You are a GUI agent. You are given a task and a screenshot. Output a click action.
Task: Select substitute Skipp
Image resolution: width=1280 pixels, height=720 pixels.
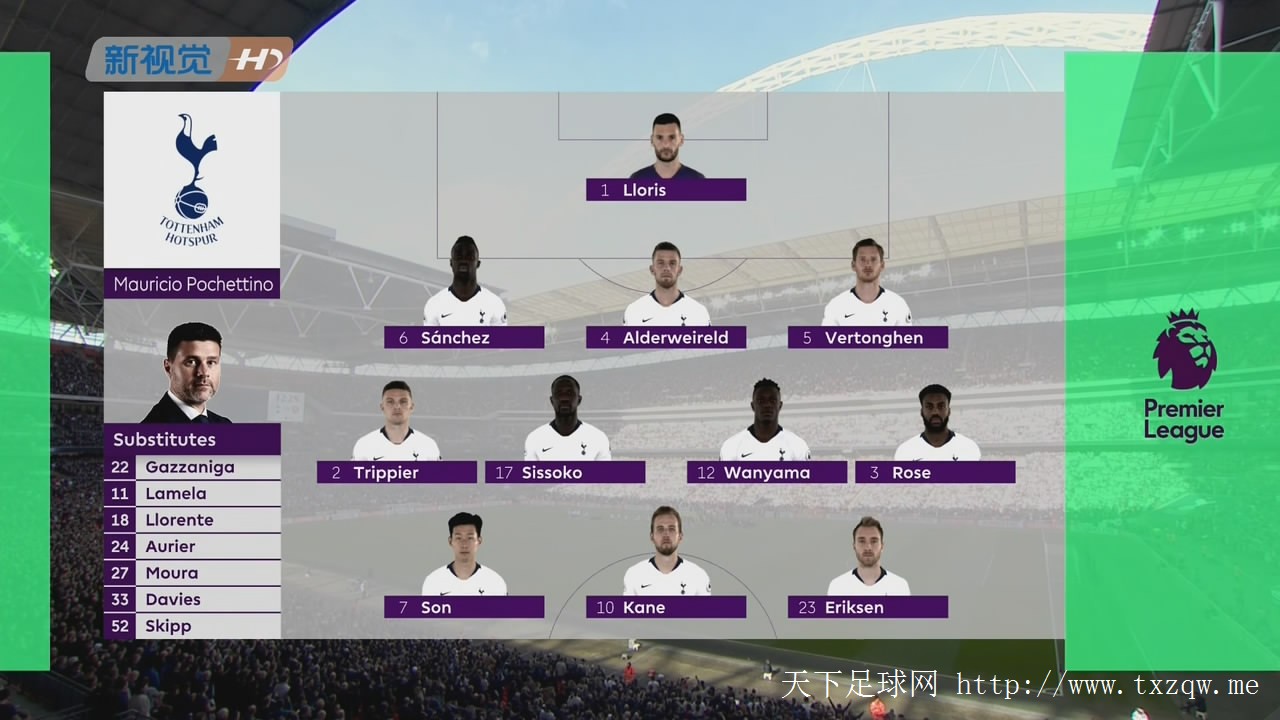pyautogui.click(x=192, y=626)
